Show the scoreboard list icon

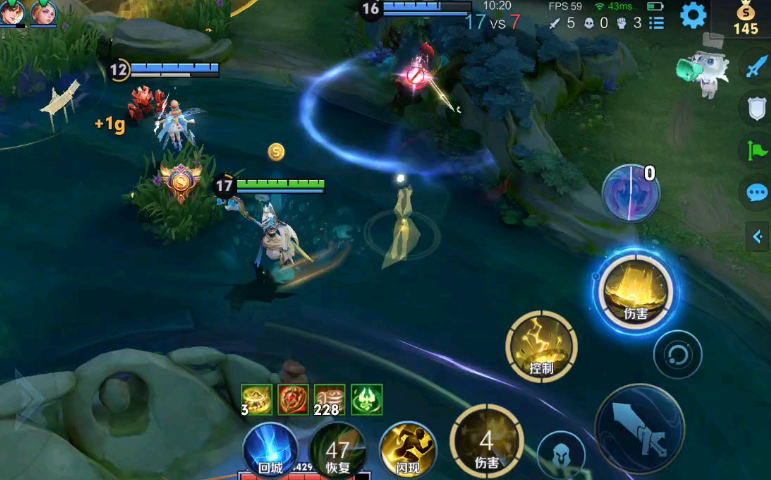tap(656, 23)
